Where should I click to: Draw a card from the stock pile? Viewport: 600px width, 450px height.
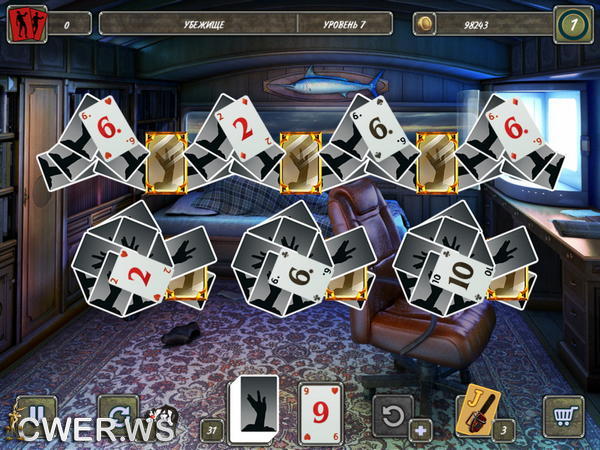(254, 408)
